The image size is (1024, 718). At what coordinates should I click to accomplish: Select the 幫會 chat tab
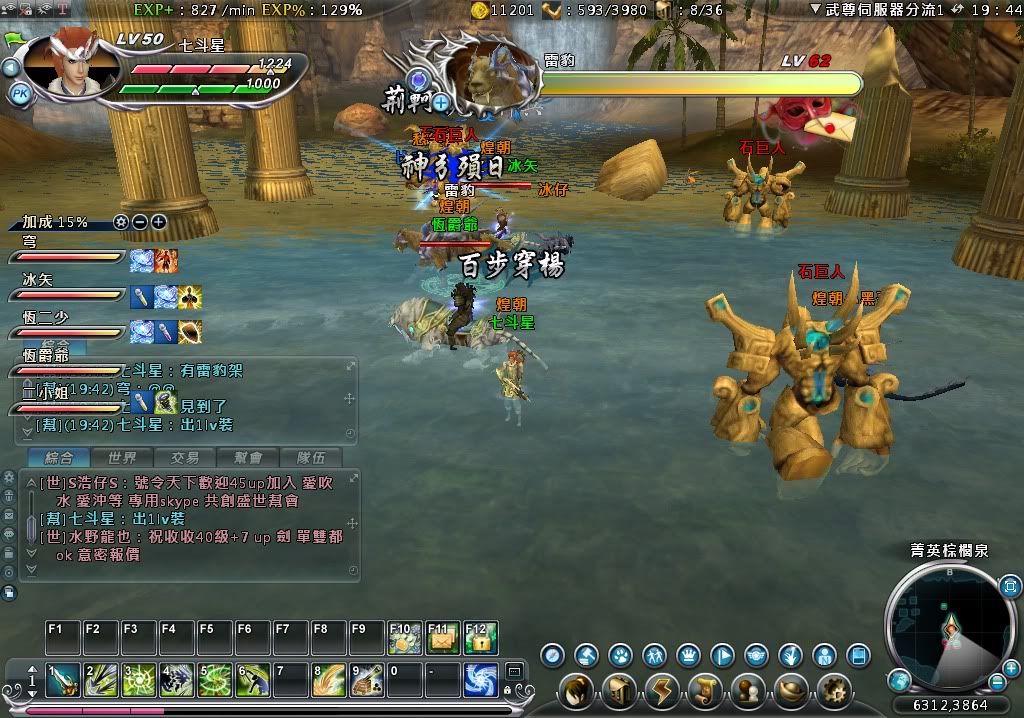click(247, 457)
